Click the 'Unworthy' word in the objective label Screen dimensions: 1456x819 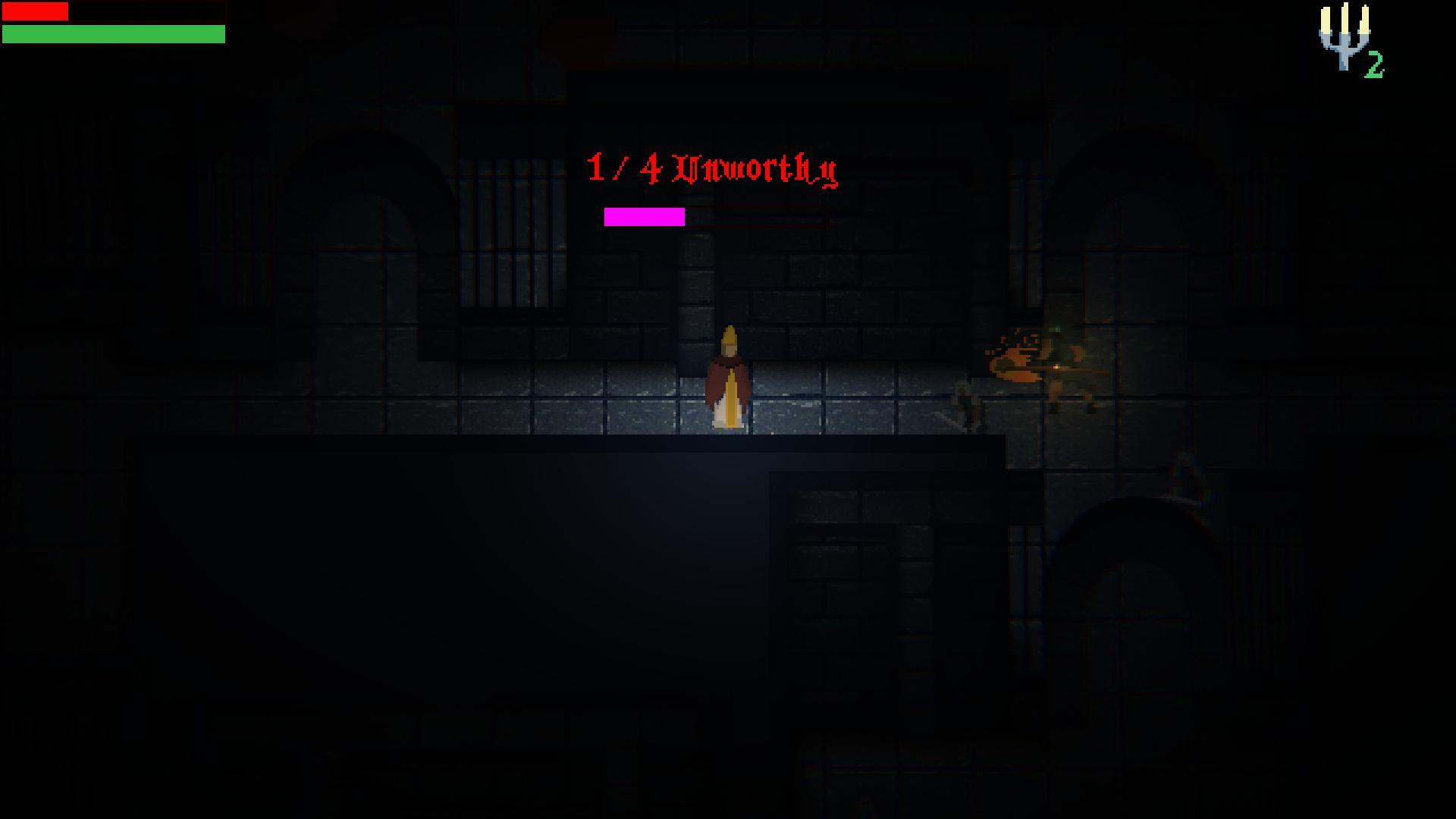758,171
